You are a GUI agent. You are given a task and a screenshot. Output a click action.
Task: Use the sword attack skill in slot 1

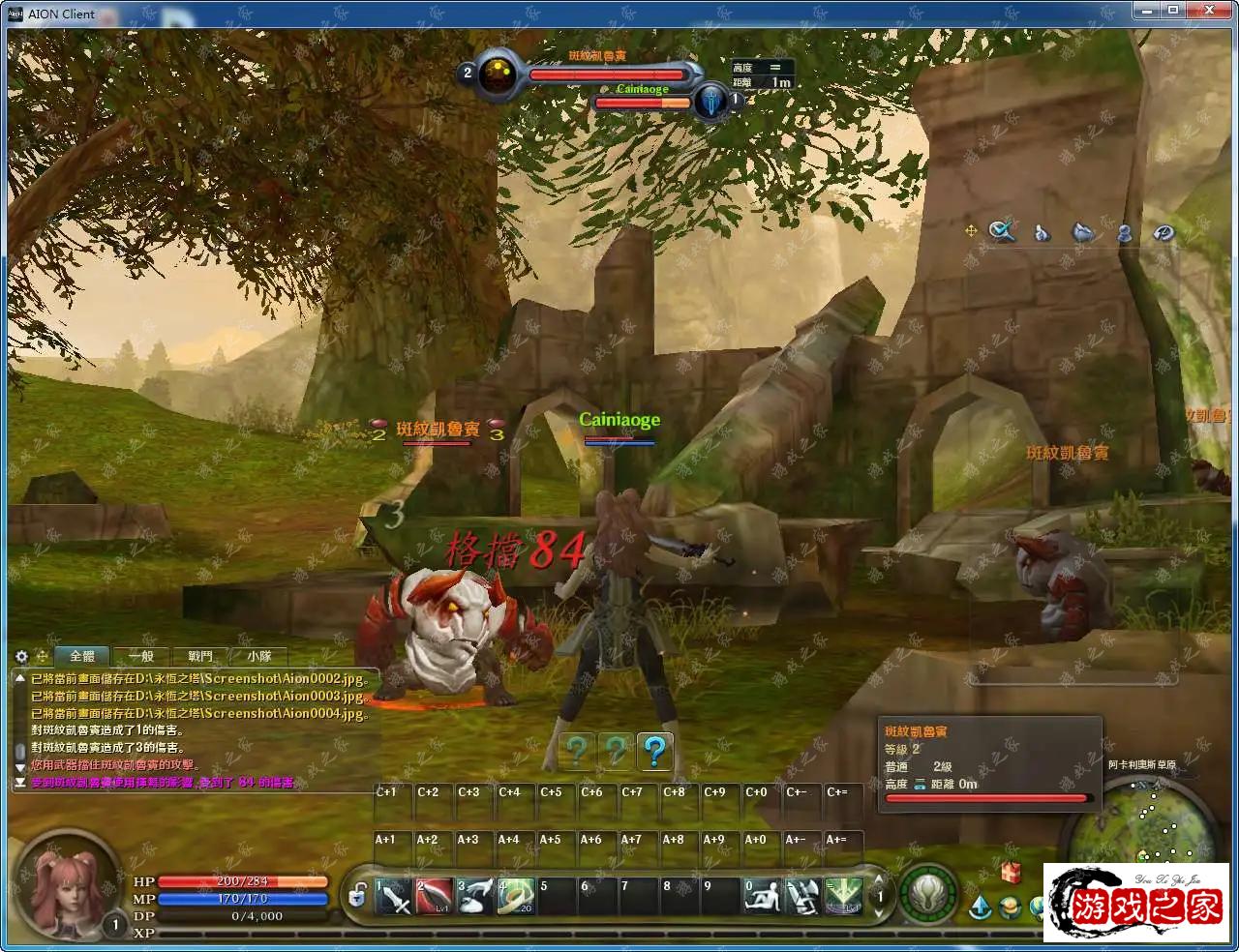point(394,897)
